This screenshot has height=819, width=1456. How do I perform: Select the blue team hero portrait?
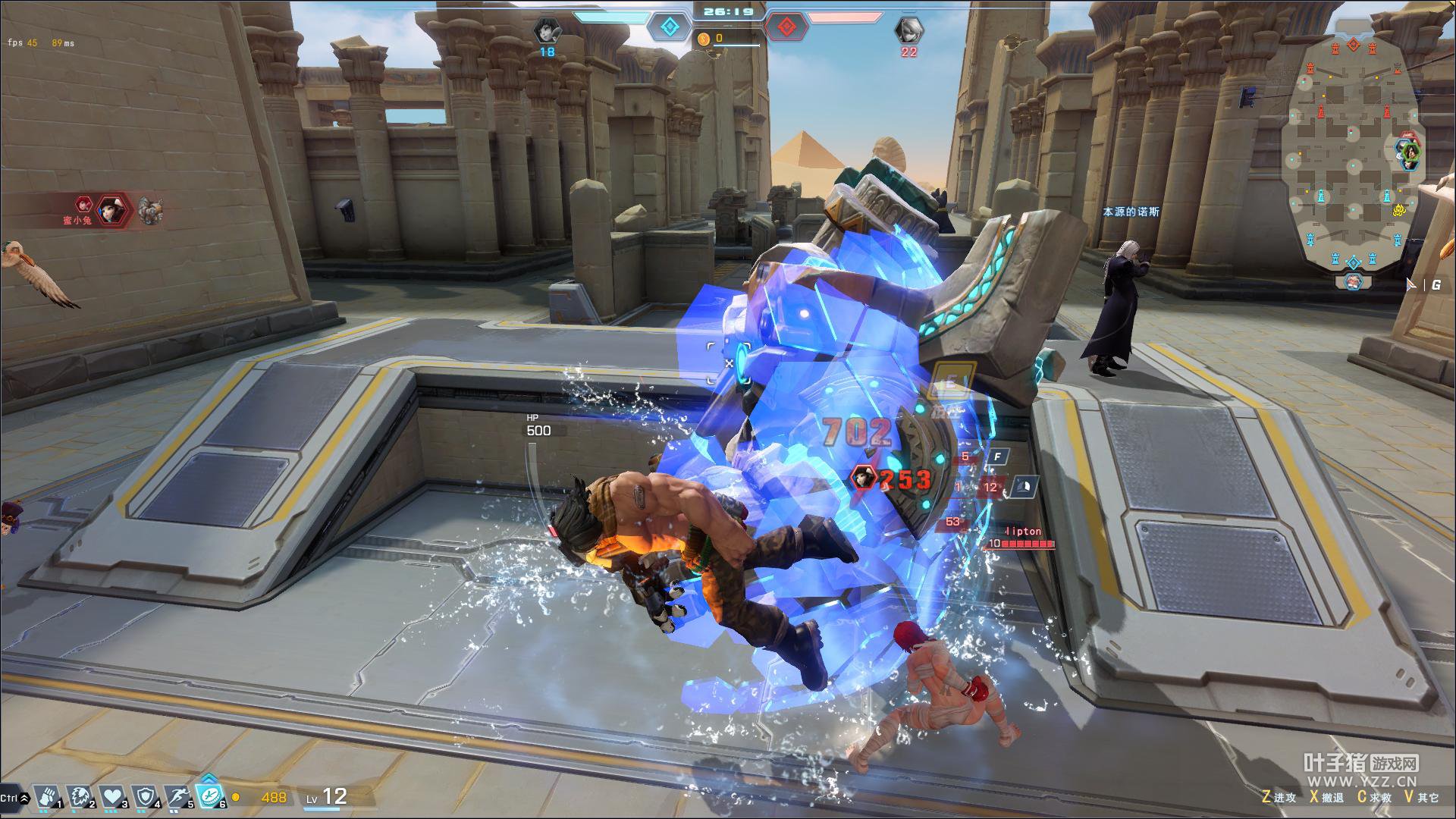click(x=547, y=30)
